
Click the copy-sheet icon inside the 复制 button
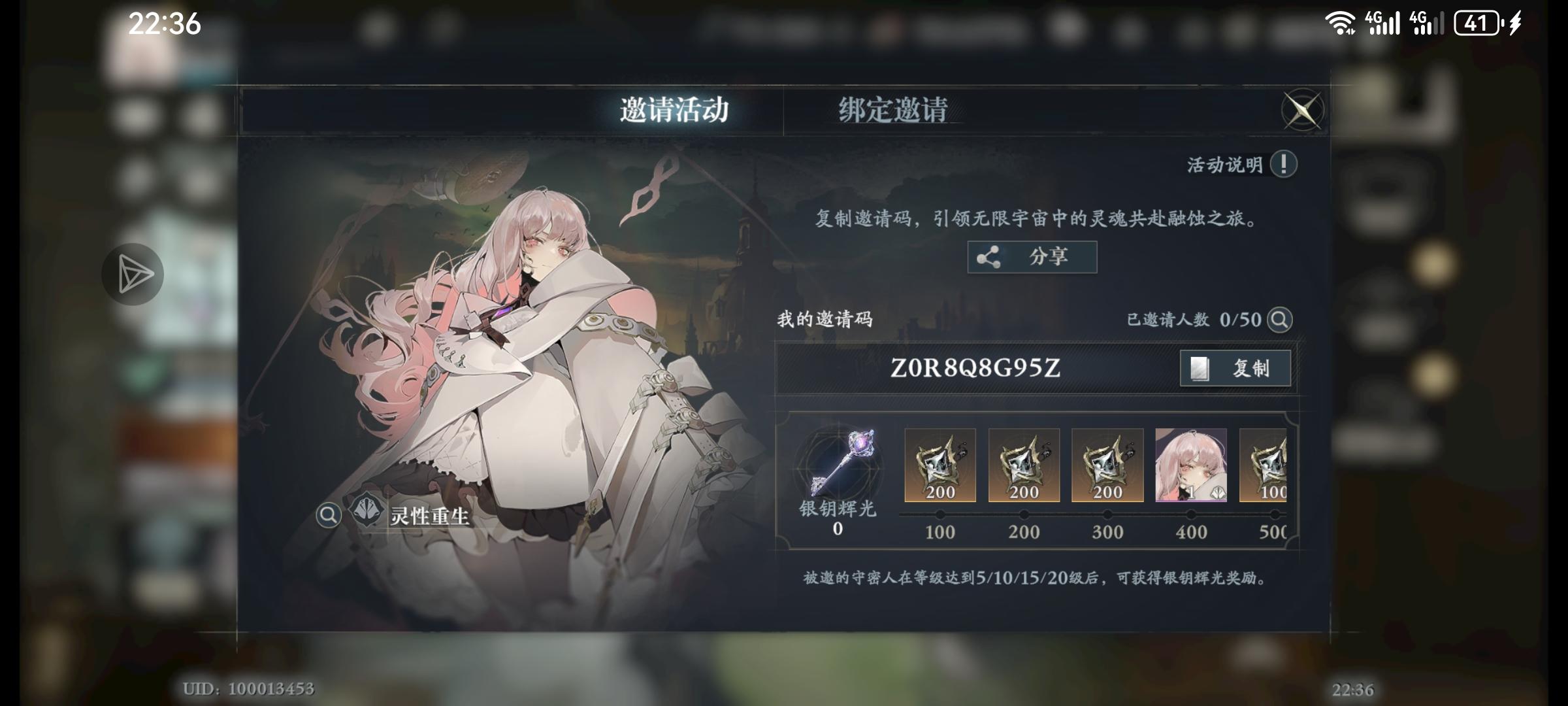coord(1200,368)
